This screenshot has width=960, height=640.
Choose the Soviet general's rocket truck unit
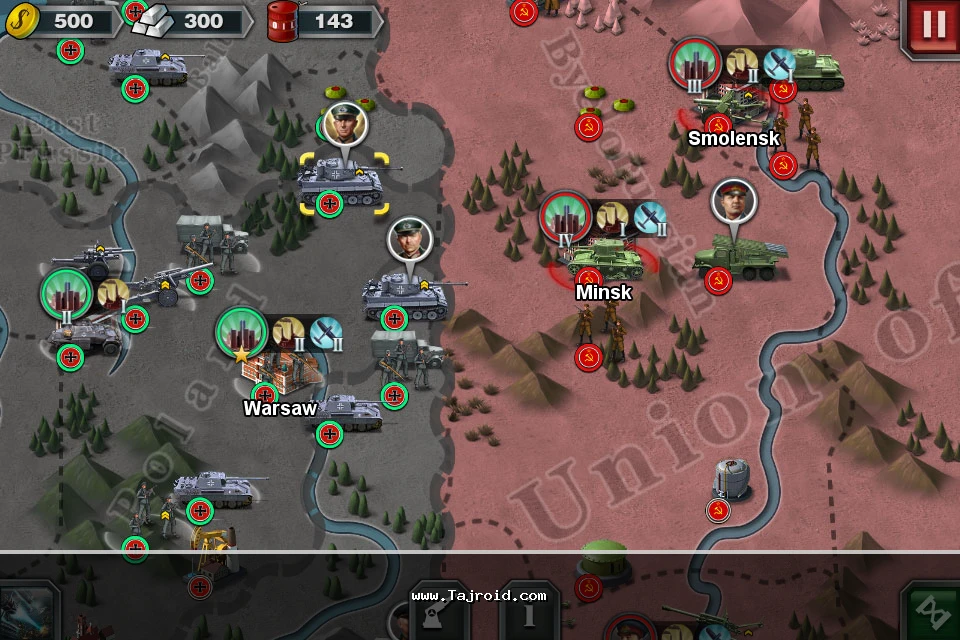(738, 255)
